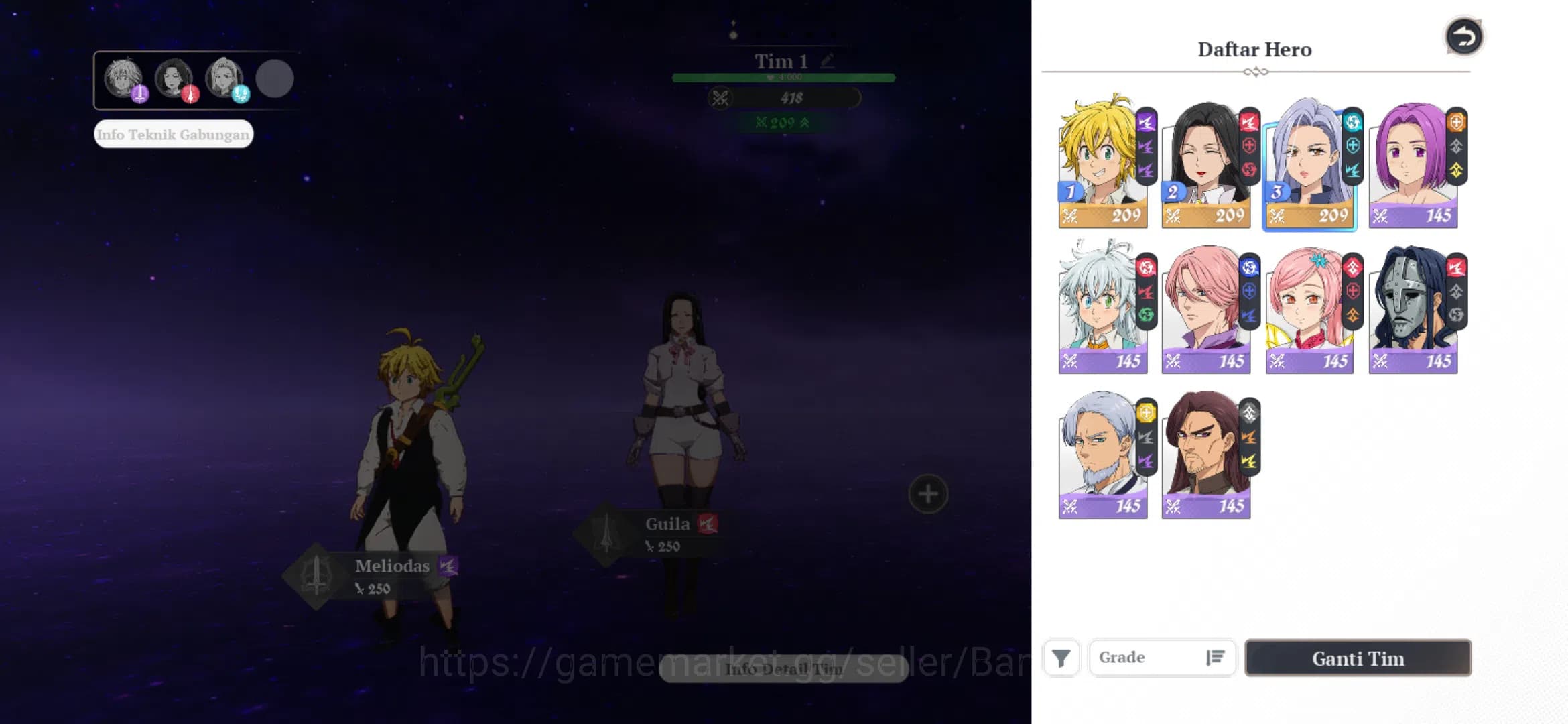Open the Grade dropdown
This screenshot has height=724, width=1568.
coord(1153,657)
